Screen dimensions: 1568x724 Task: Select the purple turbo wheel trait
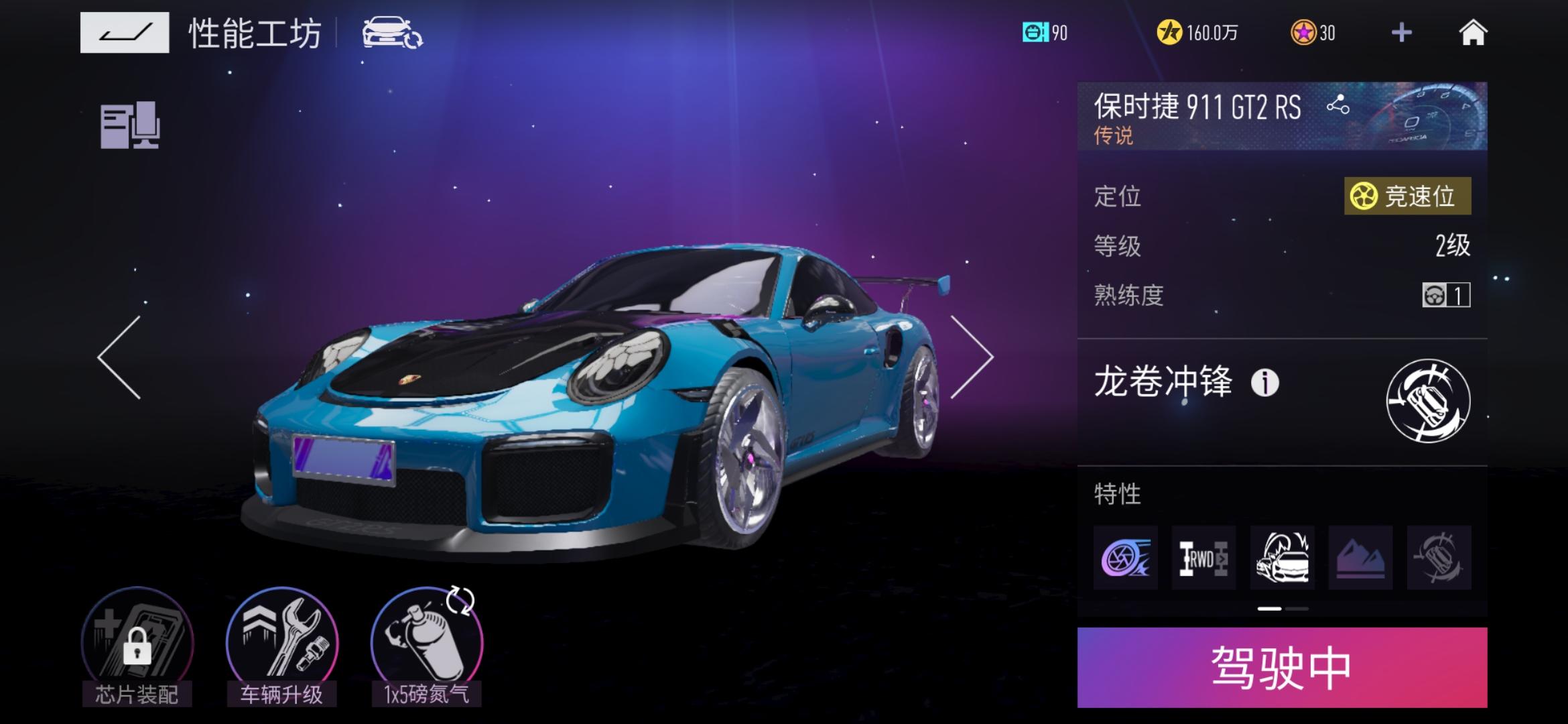tap(1125, 558)
